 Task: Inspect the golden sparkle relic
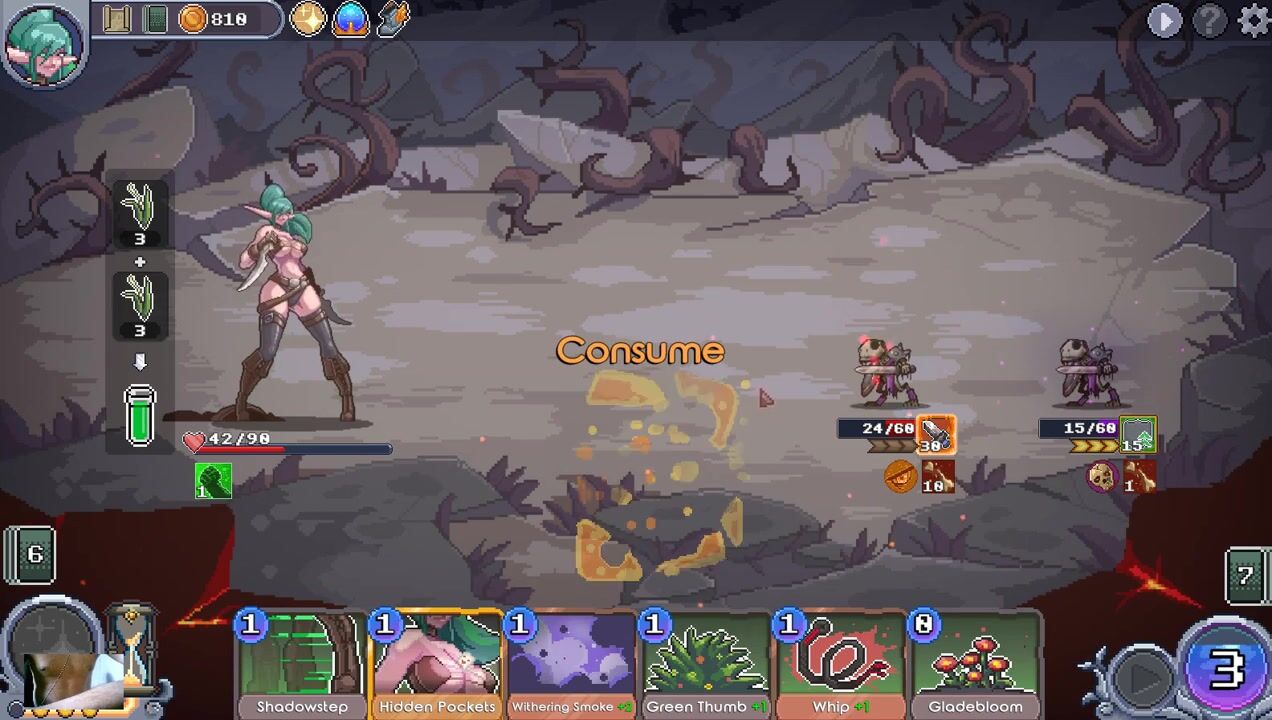point(308,19)
